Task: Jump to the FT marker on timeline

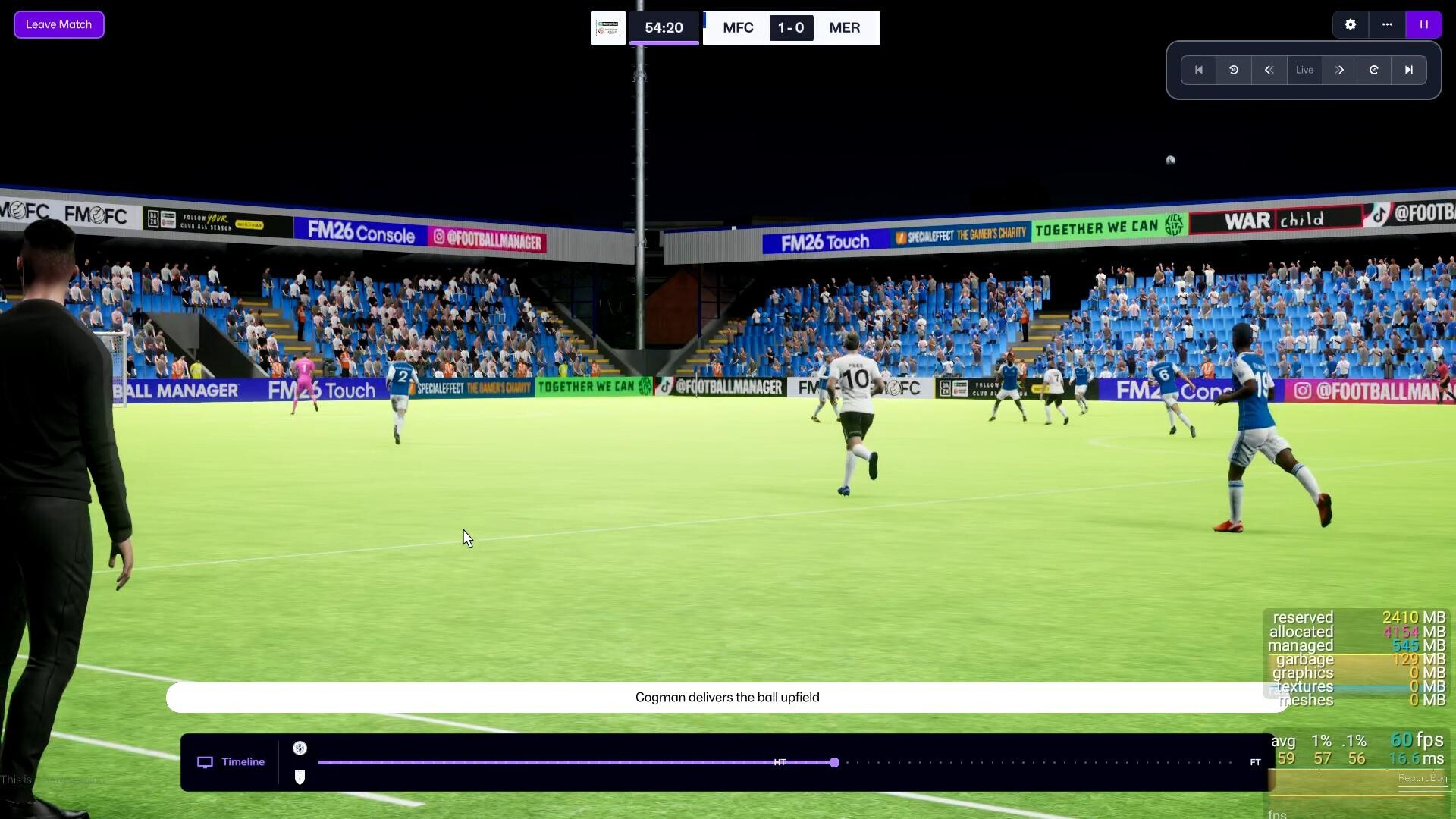Action: tap(1255, 762)
